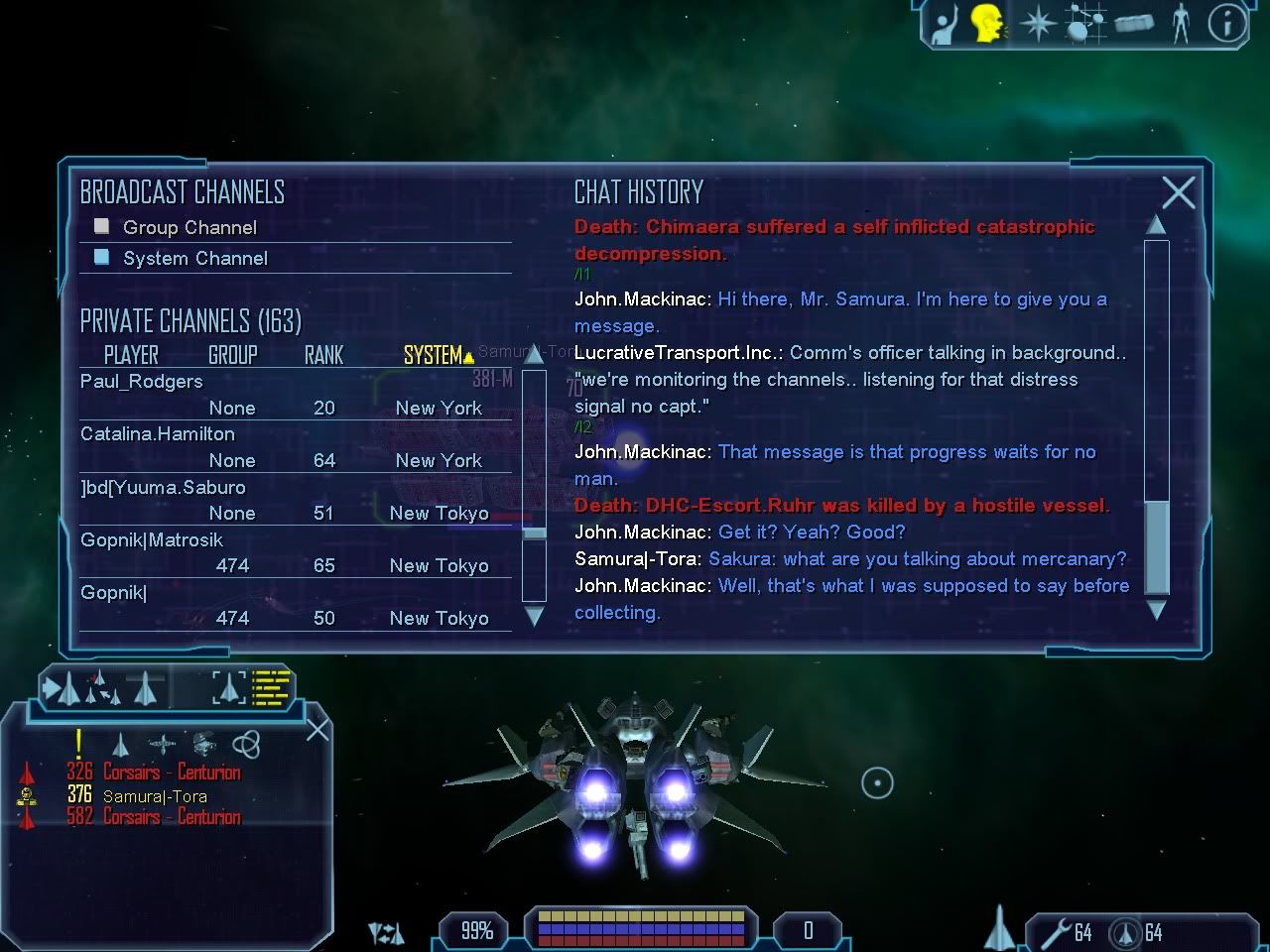The height and width of the screenshot is (952, 1270).
Task: Open the information icon in top bar
Action: tap(1226, 24)
